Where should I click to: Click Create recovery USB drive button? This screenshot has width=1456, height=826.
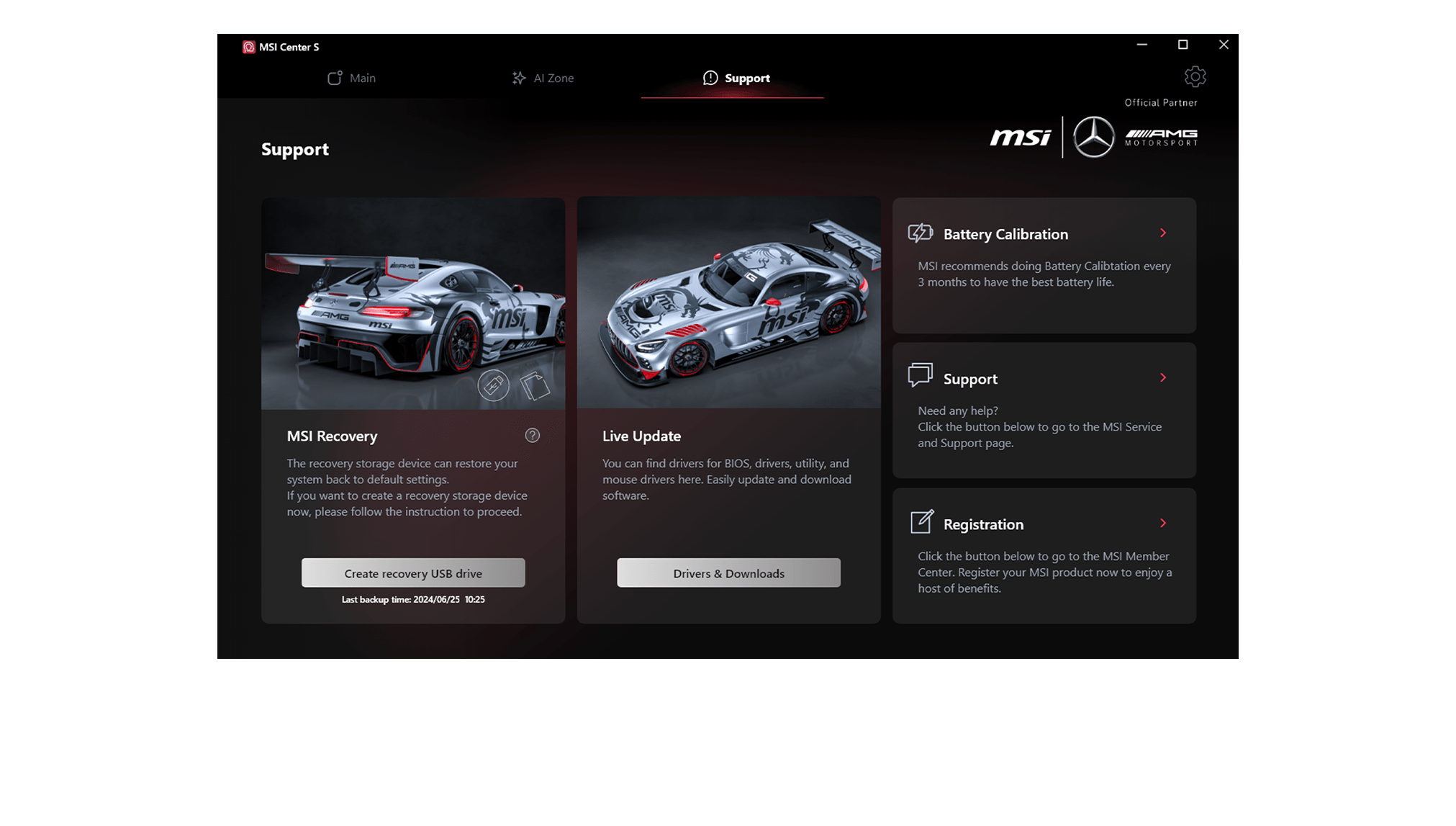point(413,573)
